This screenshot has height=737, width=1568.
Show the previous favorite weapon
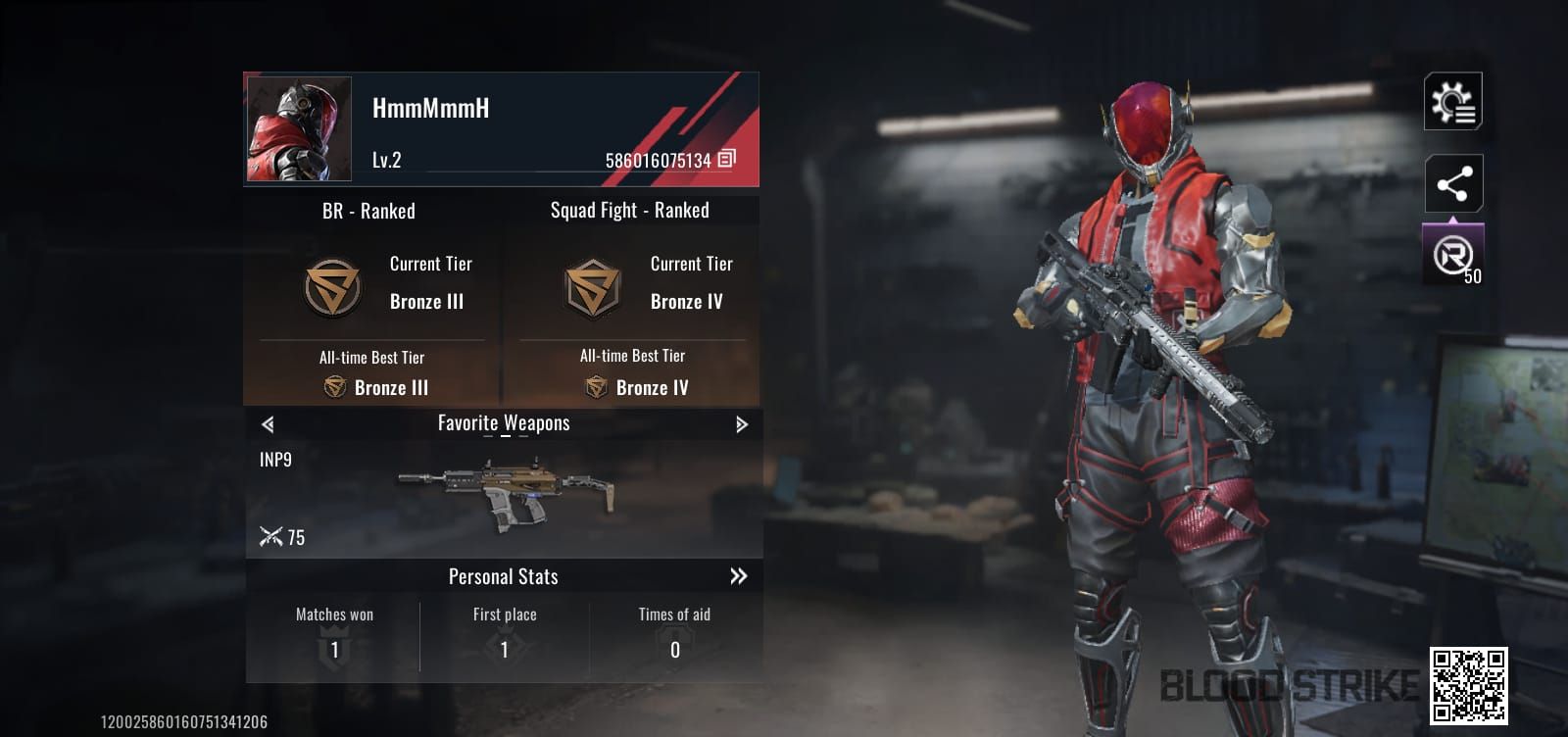268,424
